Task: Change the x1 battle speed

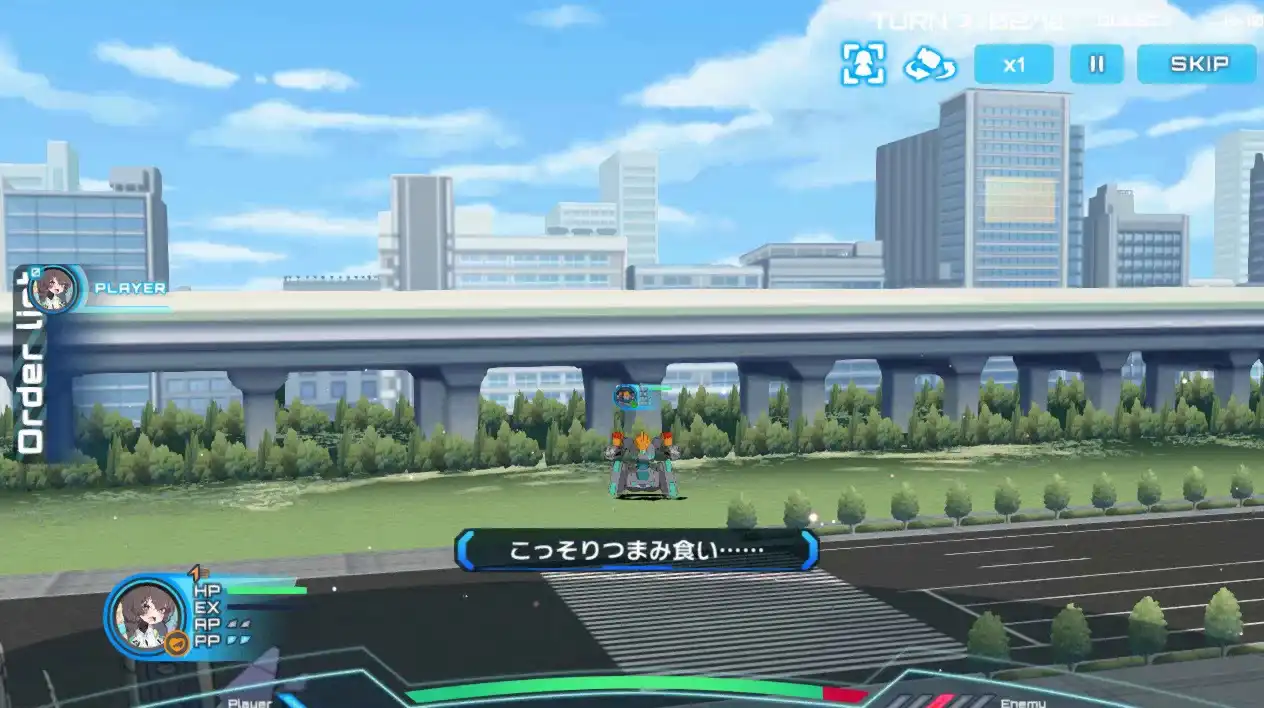Action: (1014, 64)
